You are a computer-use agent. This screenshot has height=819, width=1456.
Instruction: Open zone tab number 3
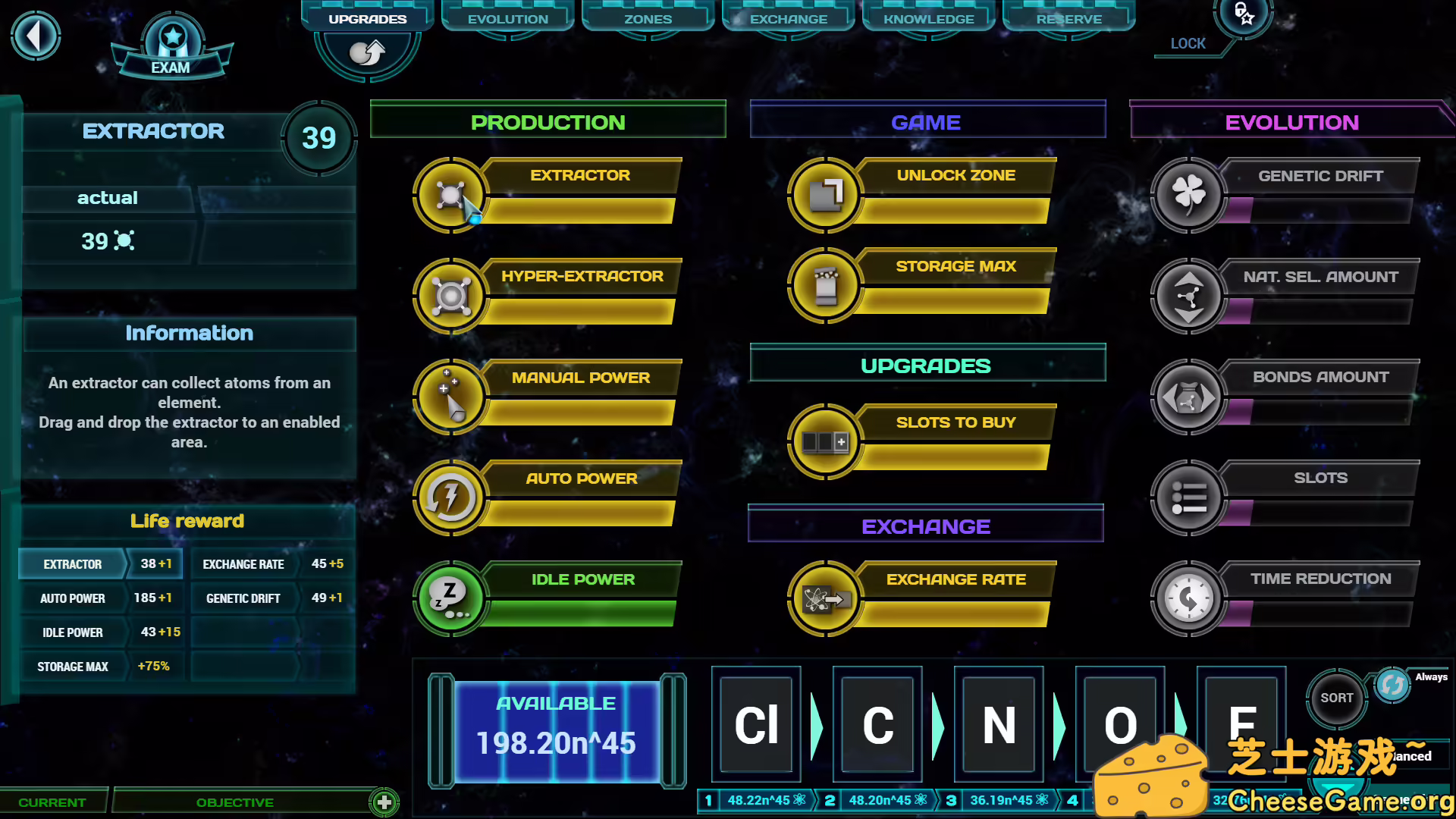pos(952,800)
